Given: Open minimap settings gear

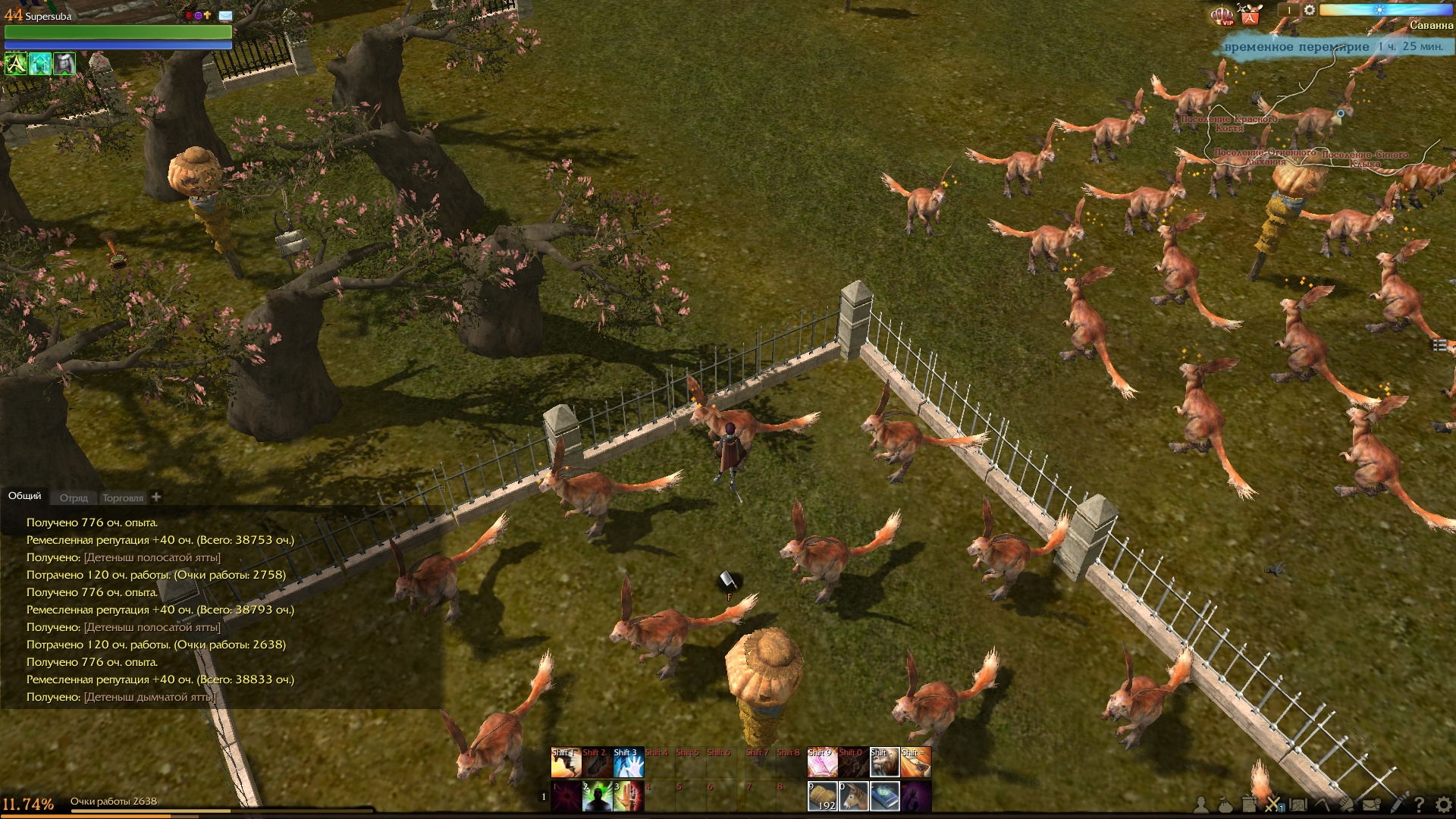Looking at the screenshot, I should click(x=1310, y=11).
